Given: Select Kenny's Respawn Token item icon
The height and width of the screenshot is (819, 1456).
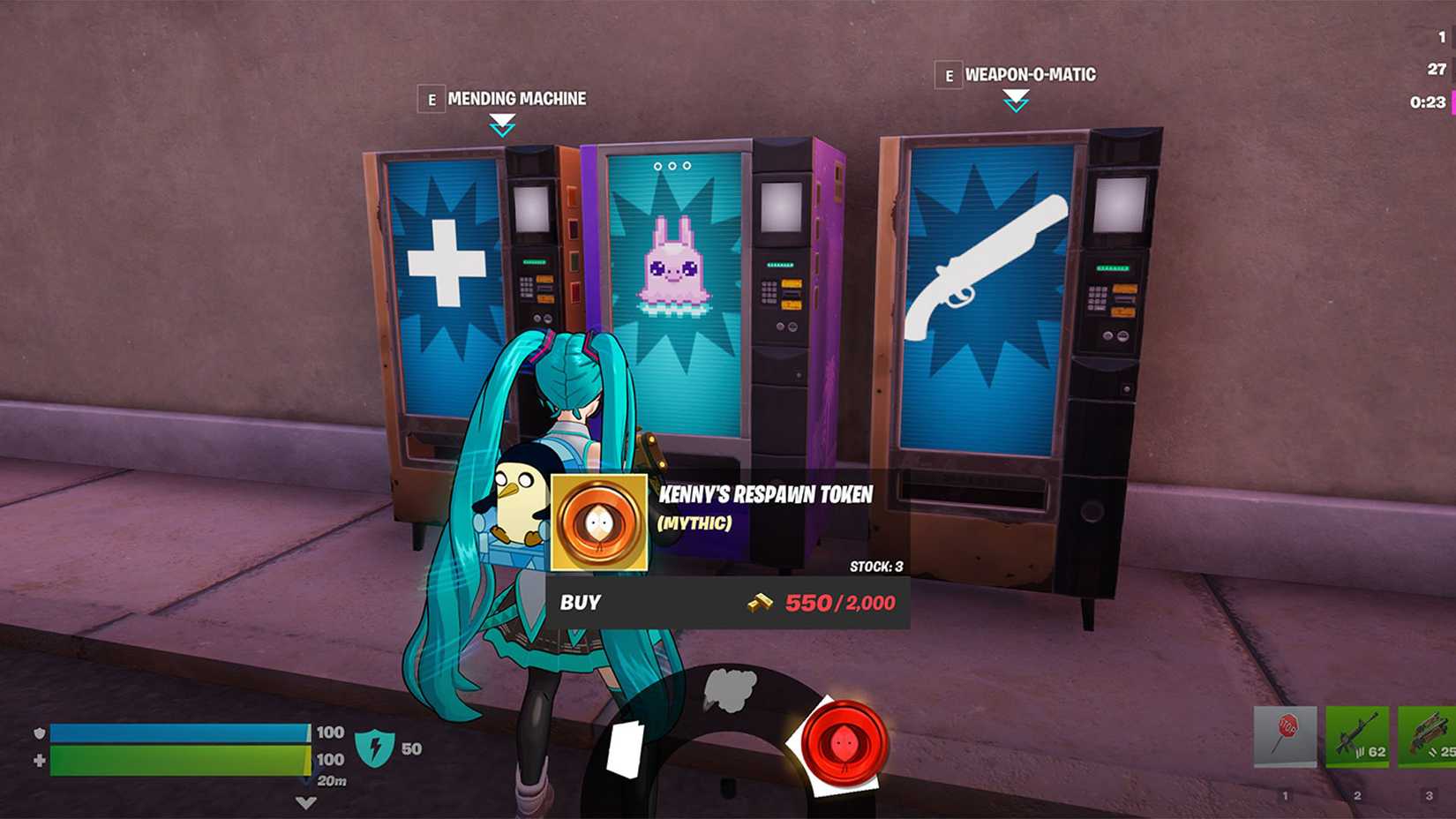Looking at the screenshot, I should coord(598,522).
